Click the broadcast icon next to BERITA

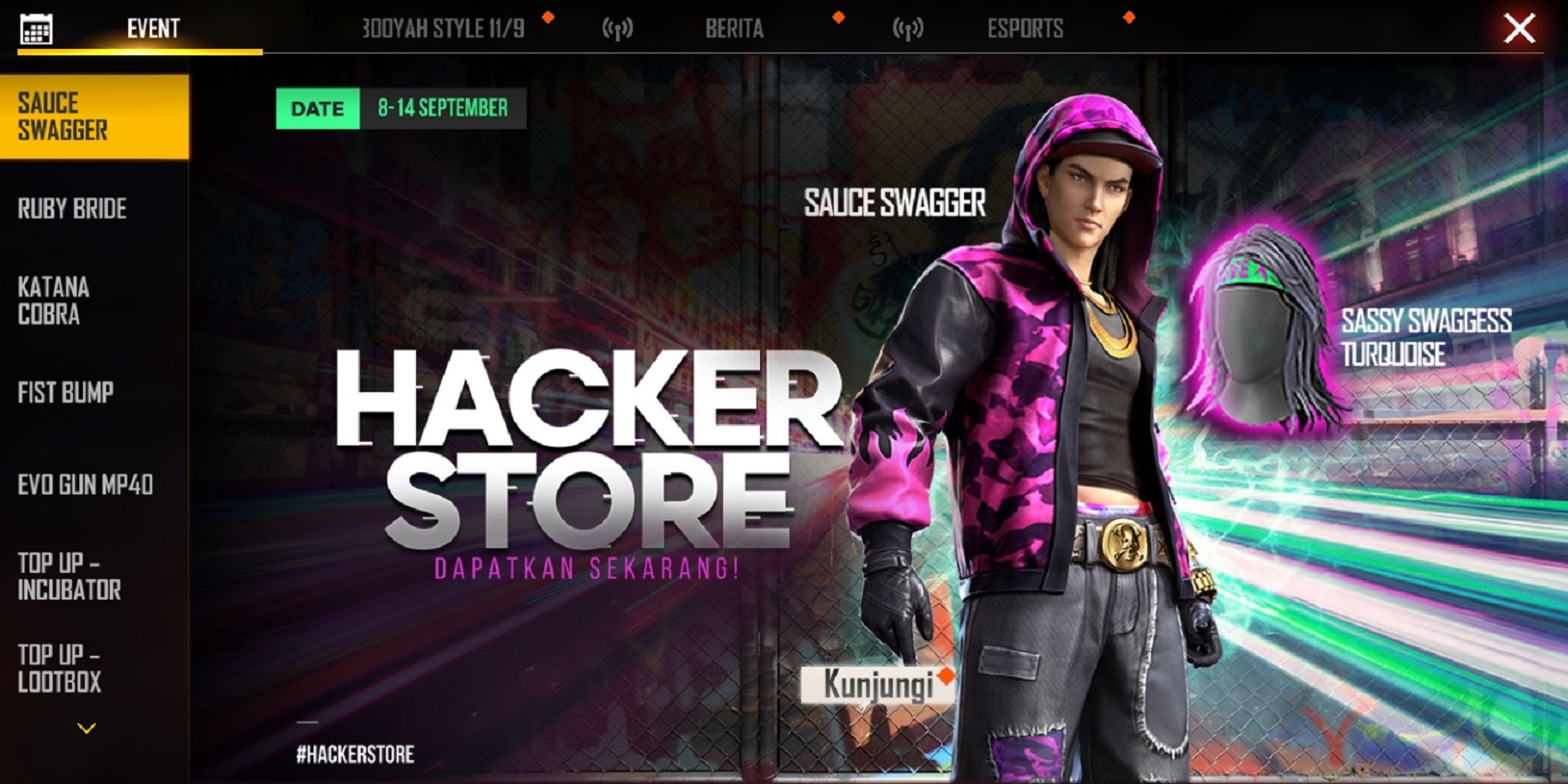[616, 28]
